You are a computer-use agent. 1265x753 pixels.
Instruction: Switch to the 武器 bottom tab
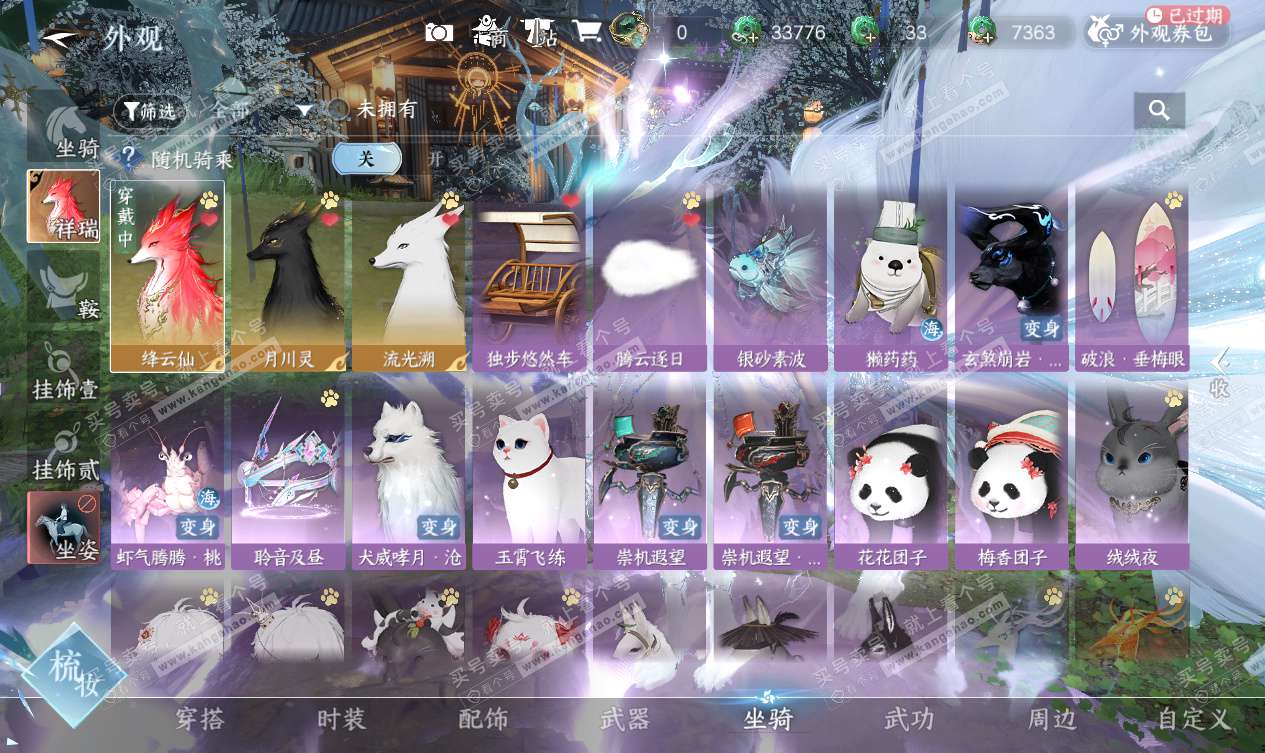click(625, 719)
